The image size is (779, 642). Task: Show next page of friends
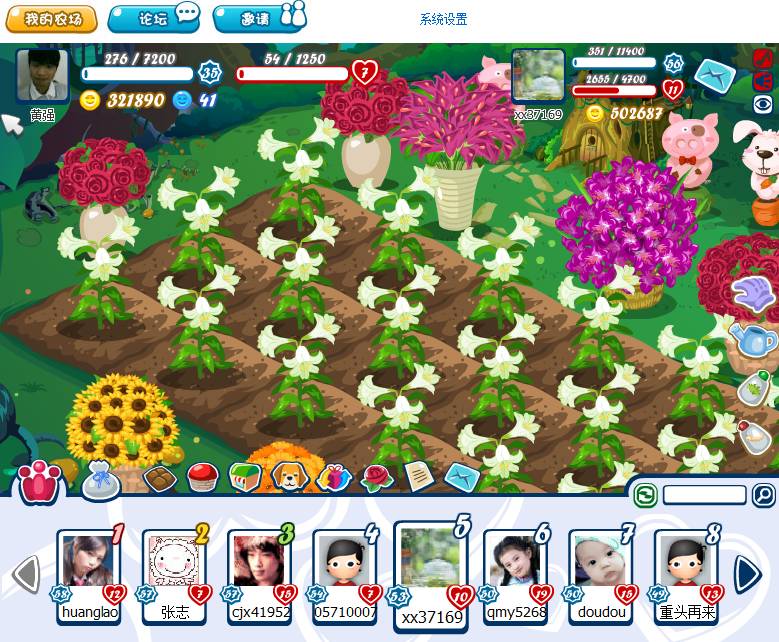click(x=747, y=574)
